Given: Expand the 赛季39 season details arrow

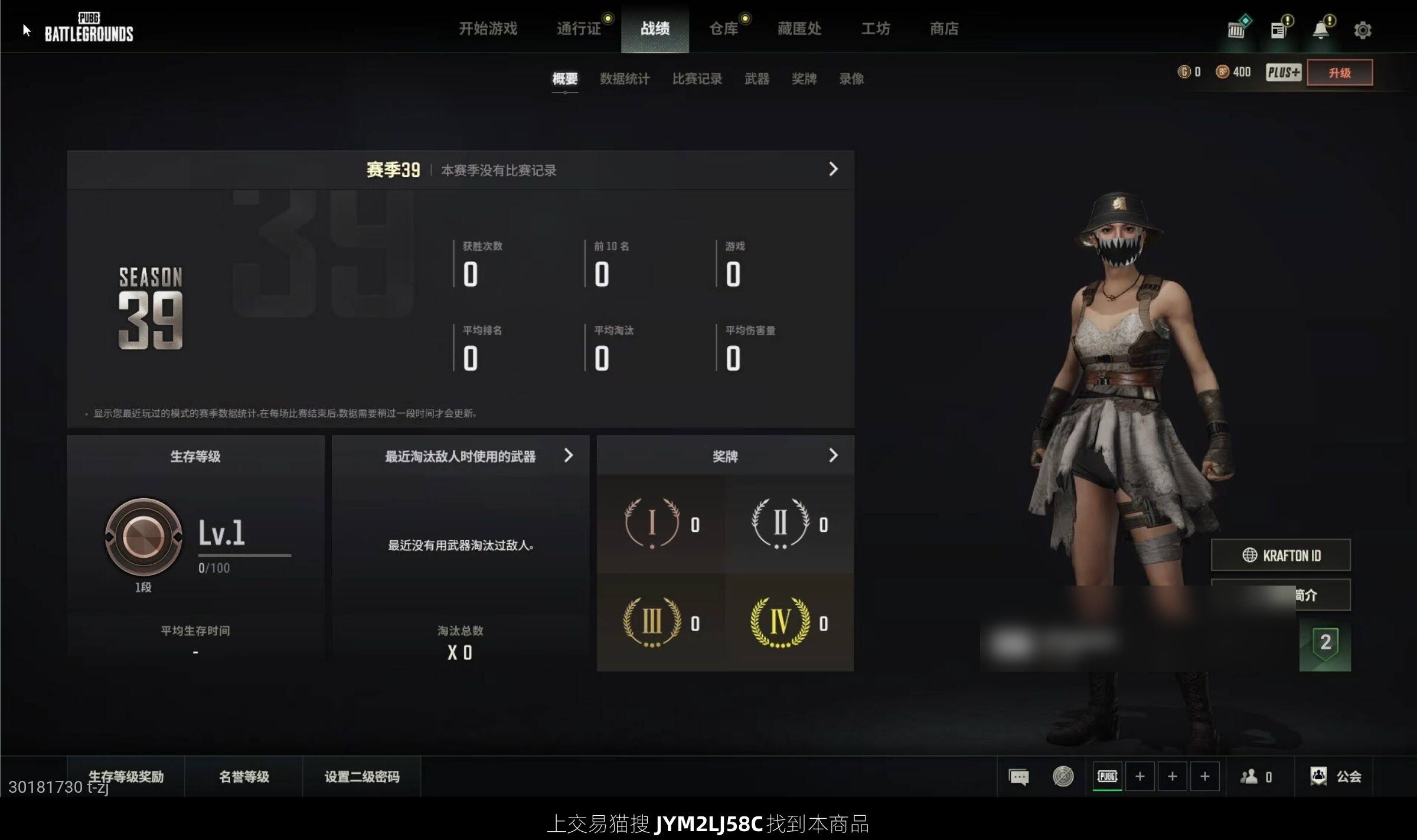Looking at the screenshot, I should [x=832, y=169].
